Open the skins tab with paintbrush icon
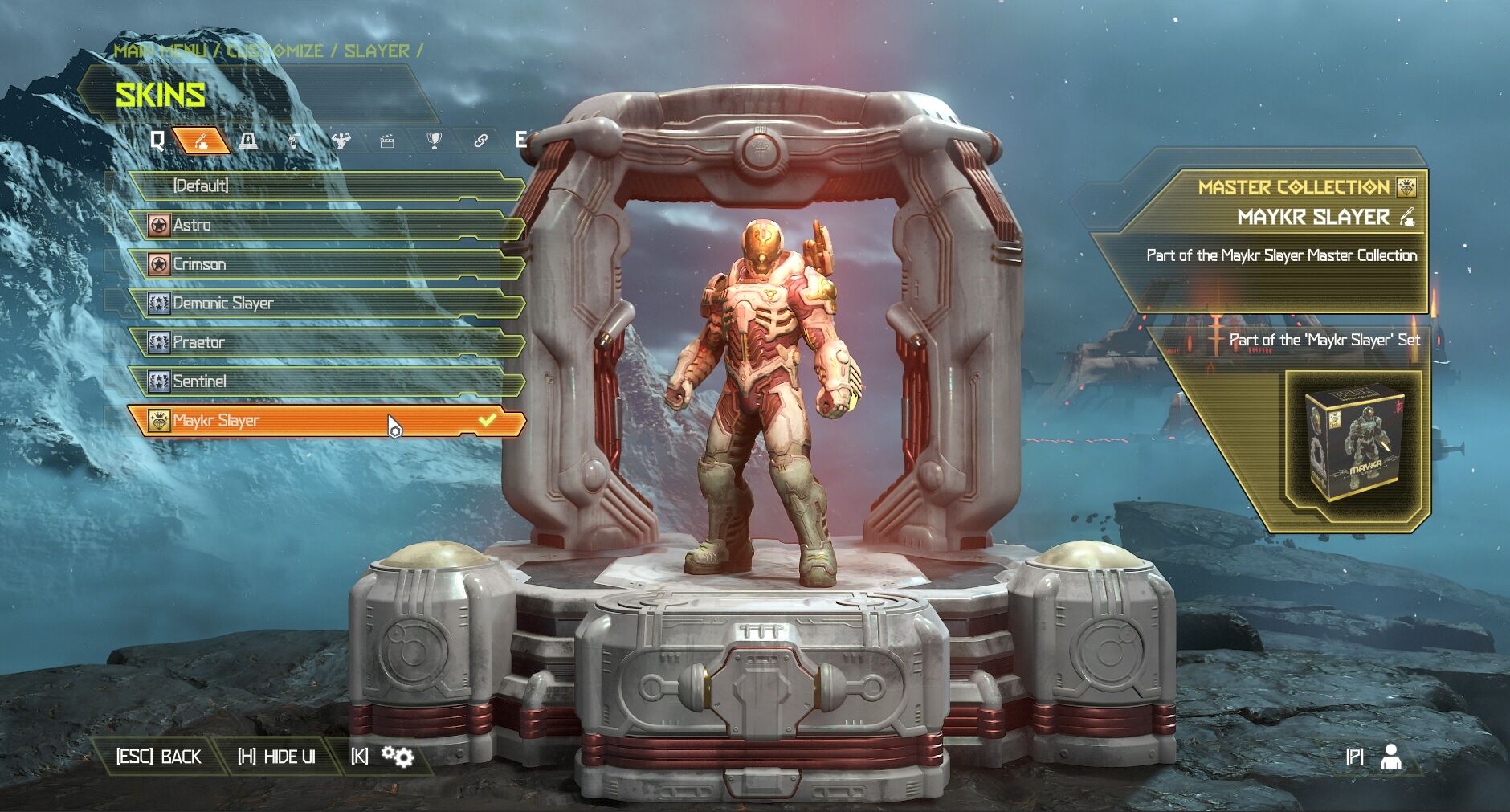 [x=201, y=141]
